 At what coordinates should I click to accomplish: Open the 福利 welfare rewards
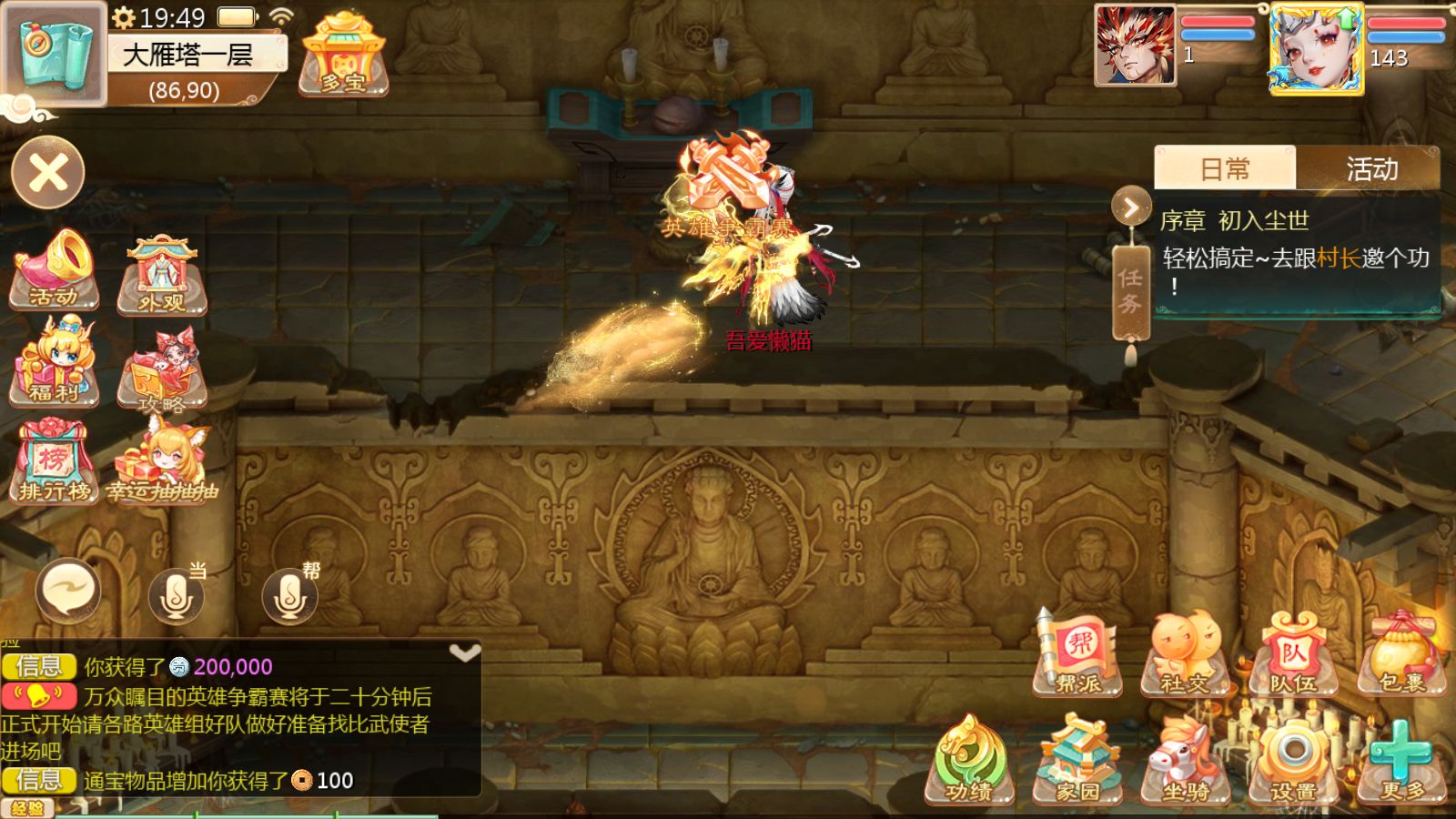coord(55,362)
